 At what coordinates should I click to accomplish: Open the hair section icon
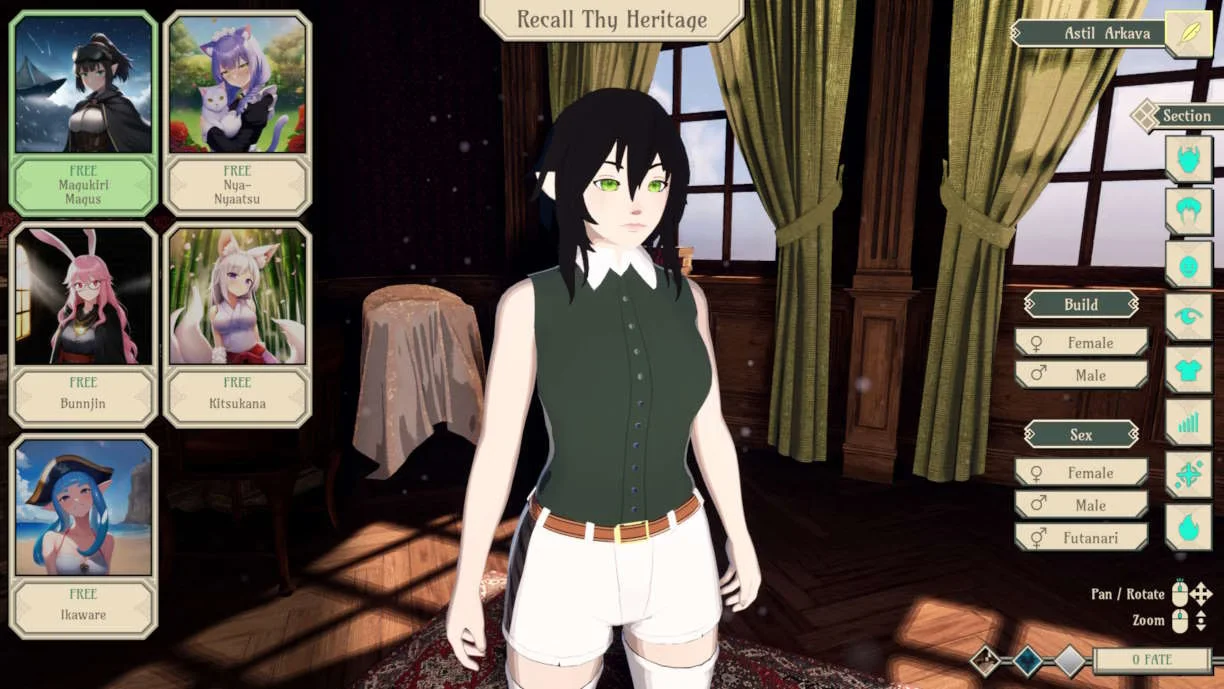[1188, 212]
